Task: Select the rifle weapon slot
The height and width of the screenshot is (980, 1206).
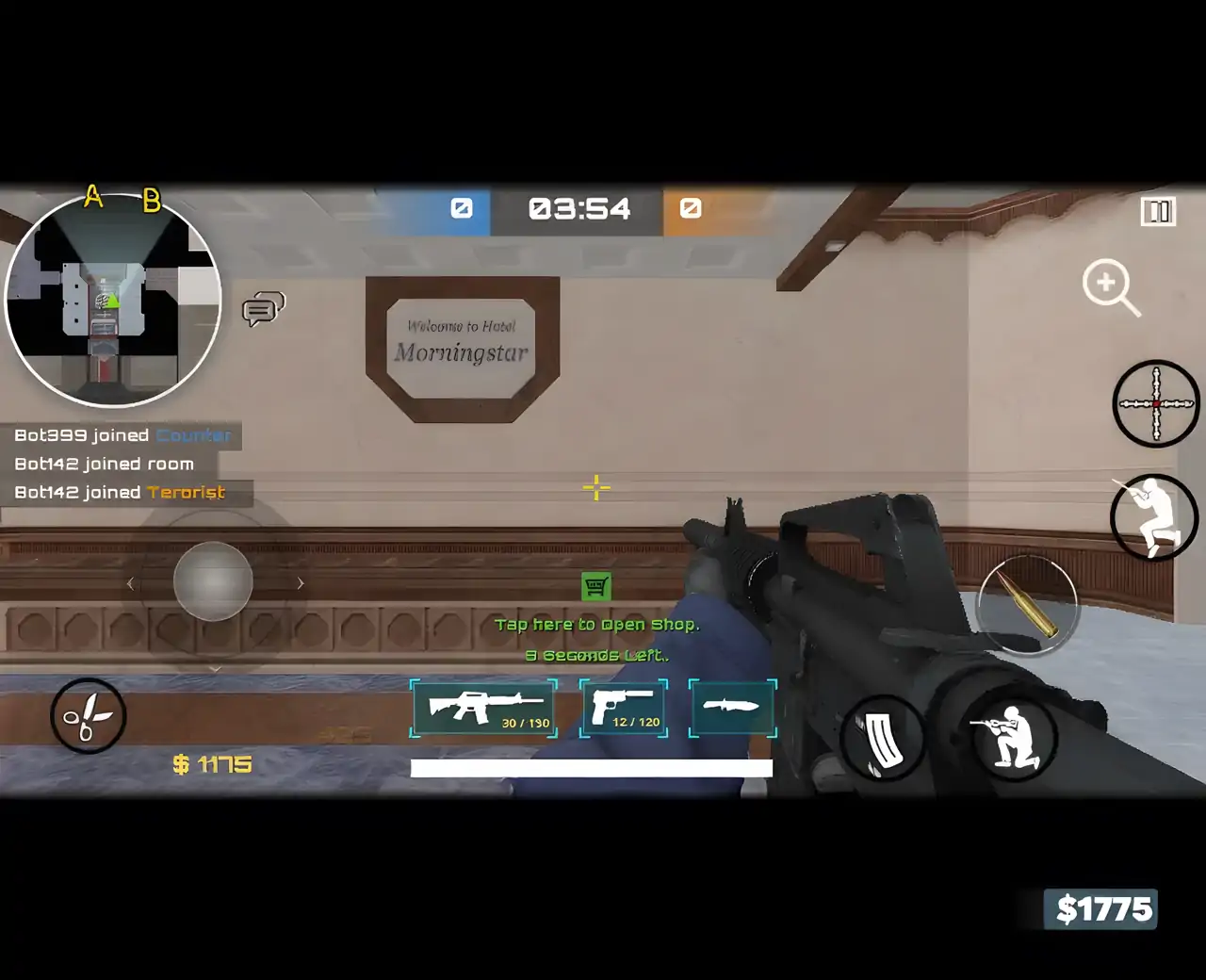Action: (483, 709)
